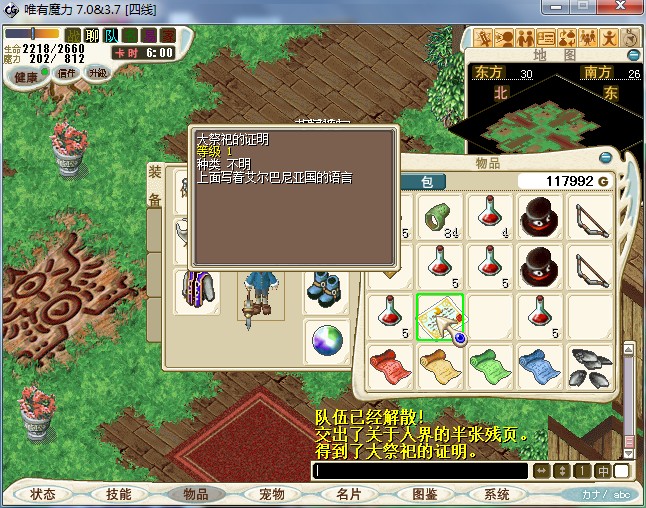Toggle the 聊 chat mode switch
This screenshot has height=508, width=646.
[x=92, y=36]
